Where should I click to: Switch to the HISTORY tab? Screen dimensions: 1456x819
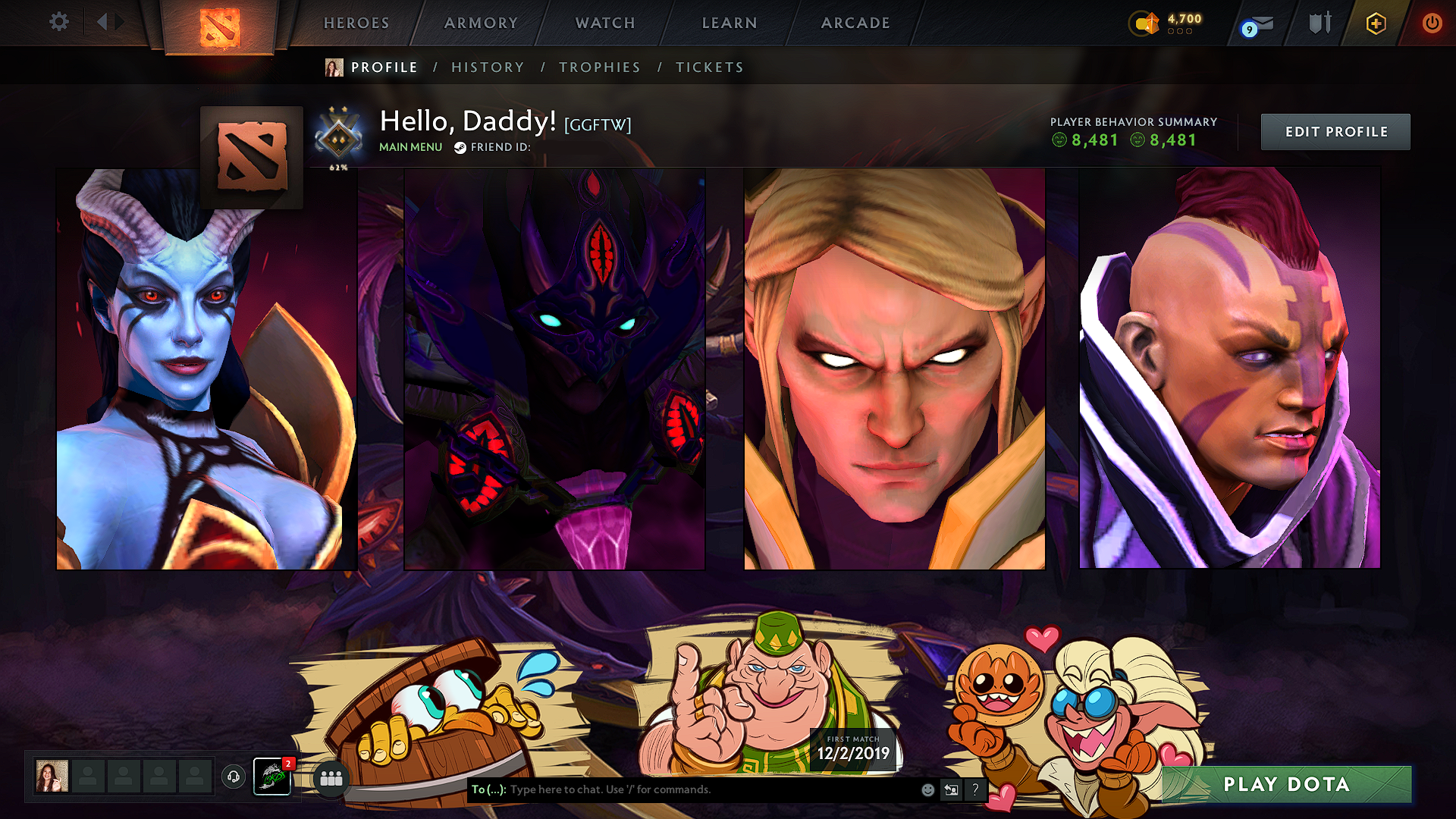(488, 67)
